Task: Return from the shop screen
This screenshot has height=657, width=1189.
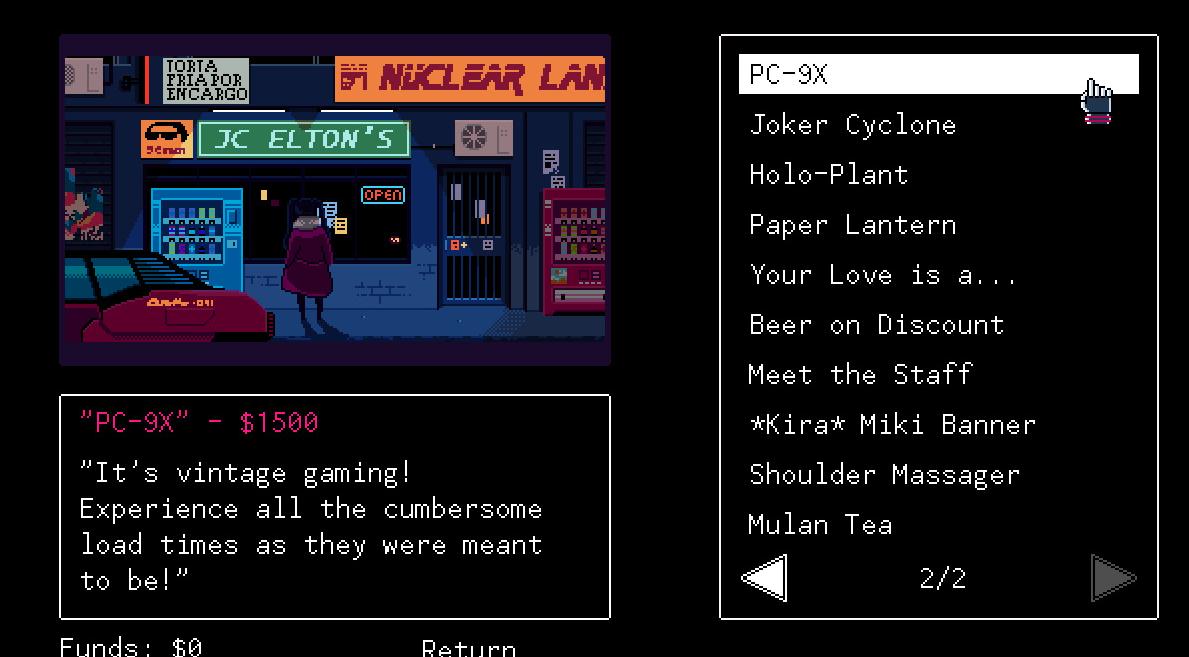Action: pyautogui.click(x=468, y=648)
